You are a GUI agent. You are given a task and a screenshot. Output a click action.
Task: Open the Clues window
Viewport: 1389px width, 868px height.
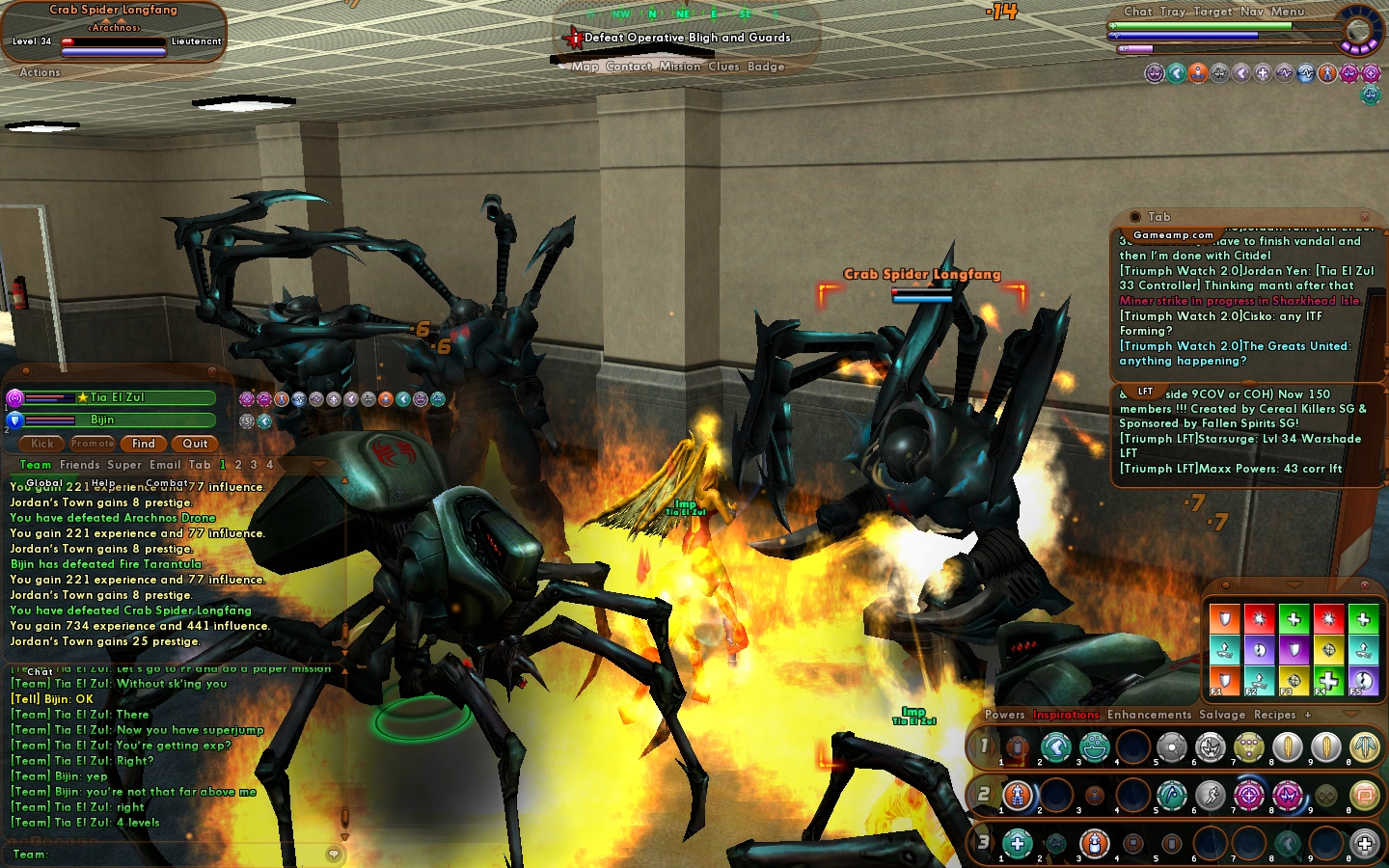click(x=723, y=67)
